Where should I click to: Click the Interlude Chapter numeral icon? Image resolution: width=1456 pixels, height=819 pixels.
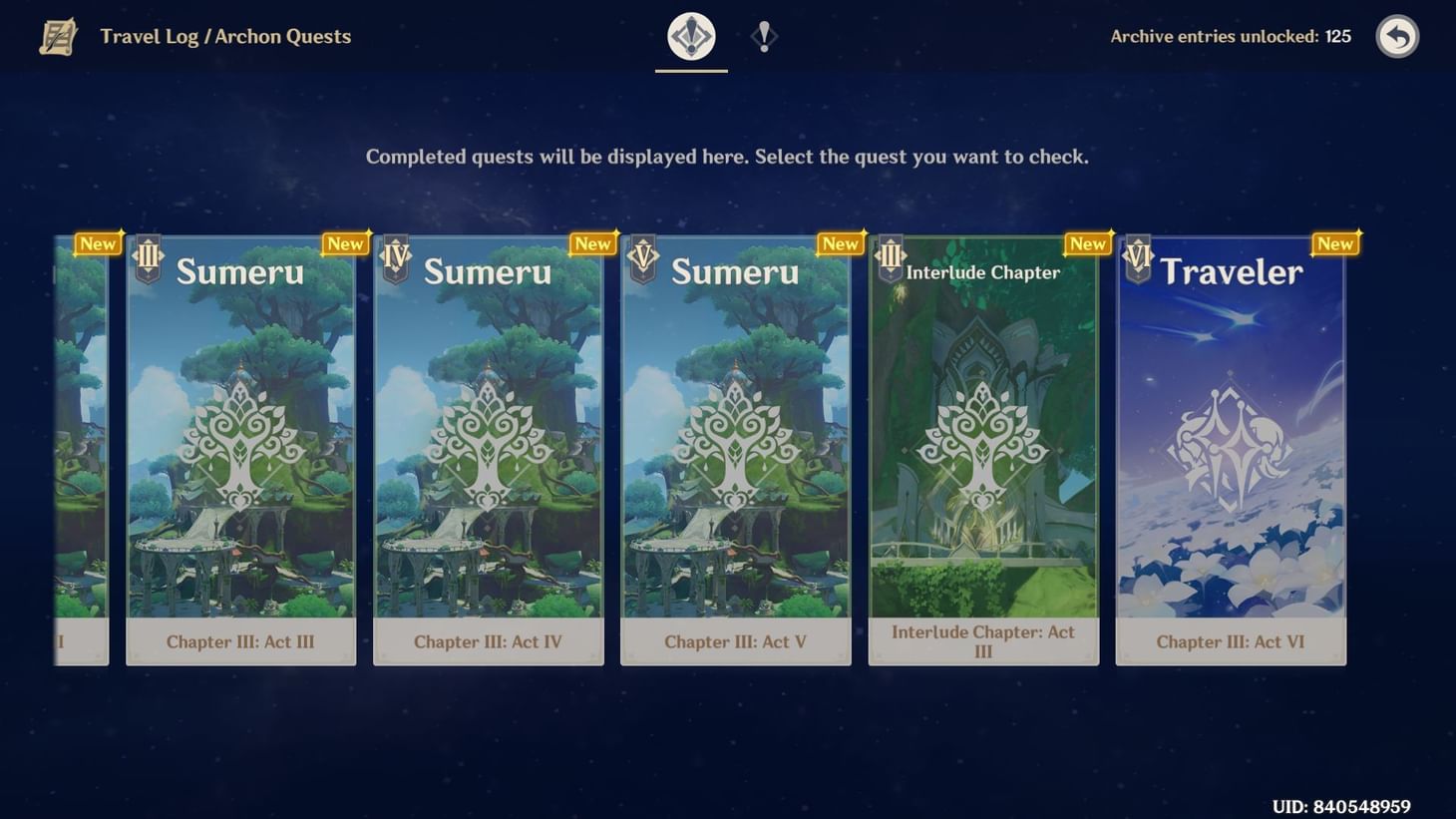[890, 257]
